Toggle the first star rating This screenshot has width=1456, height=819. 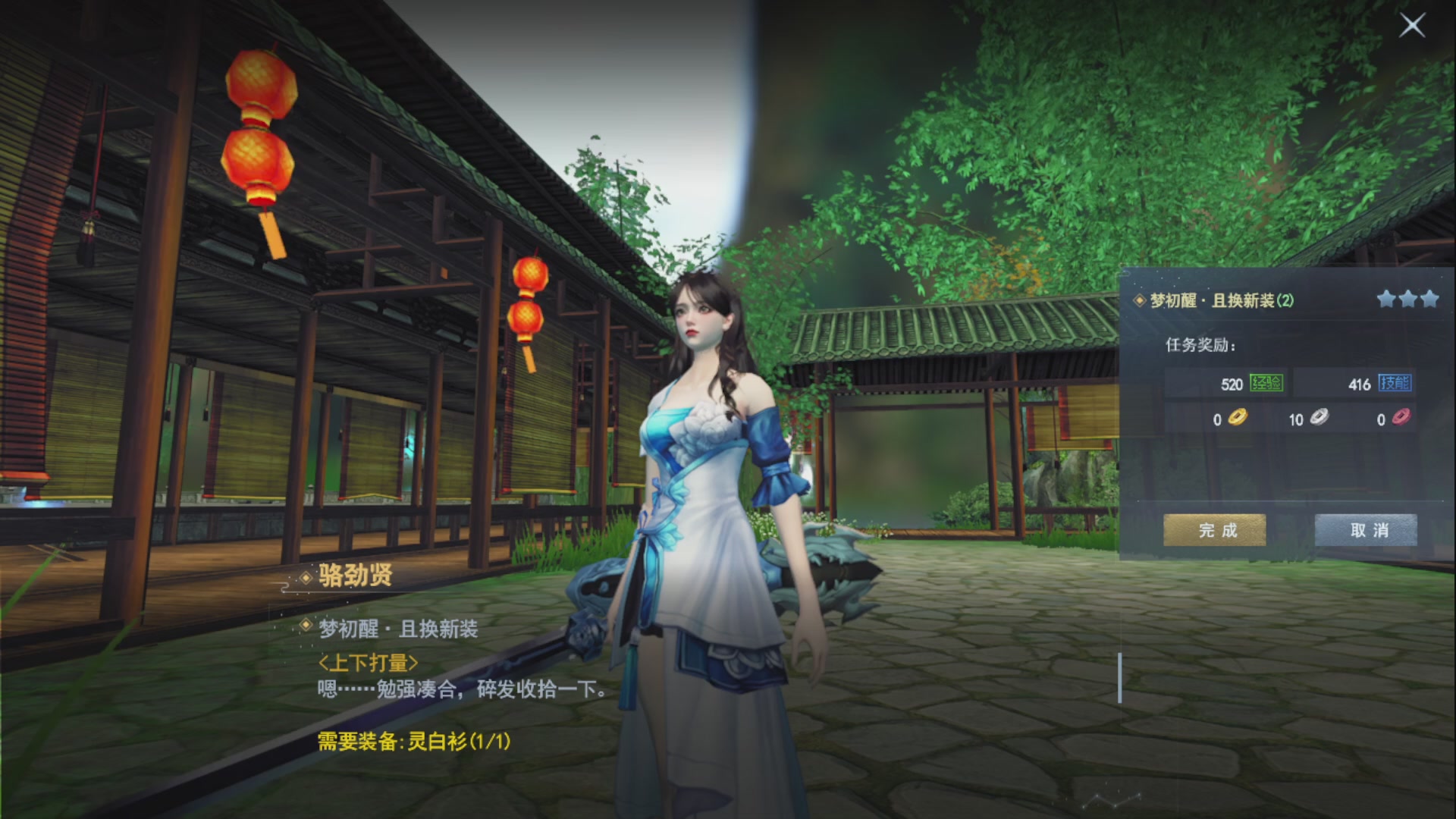(x=1385, y=299)
